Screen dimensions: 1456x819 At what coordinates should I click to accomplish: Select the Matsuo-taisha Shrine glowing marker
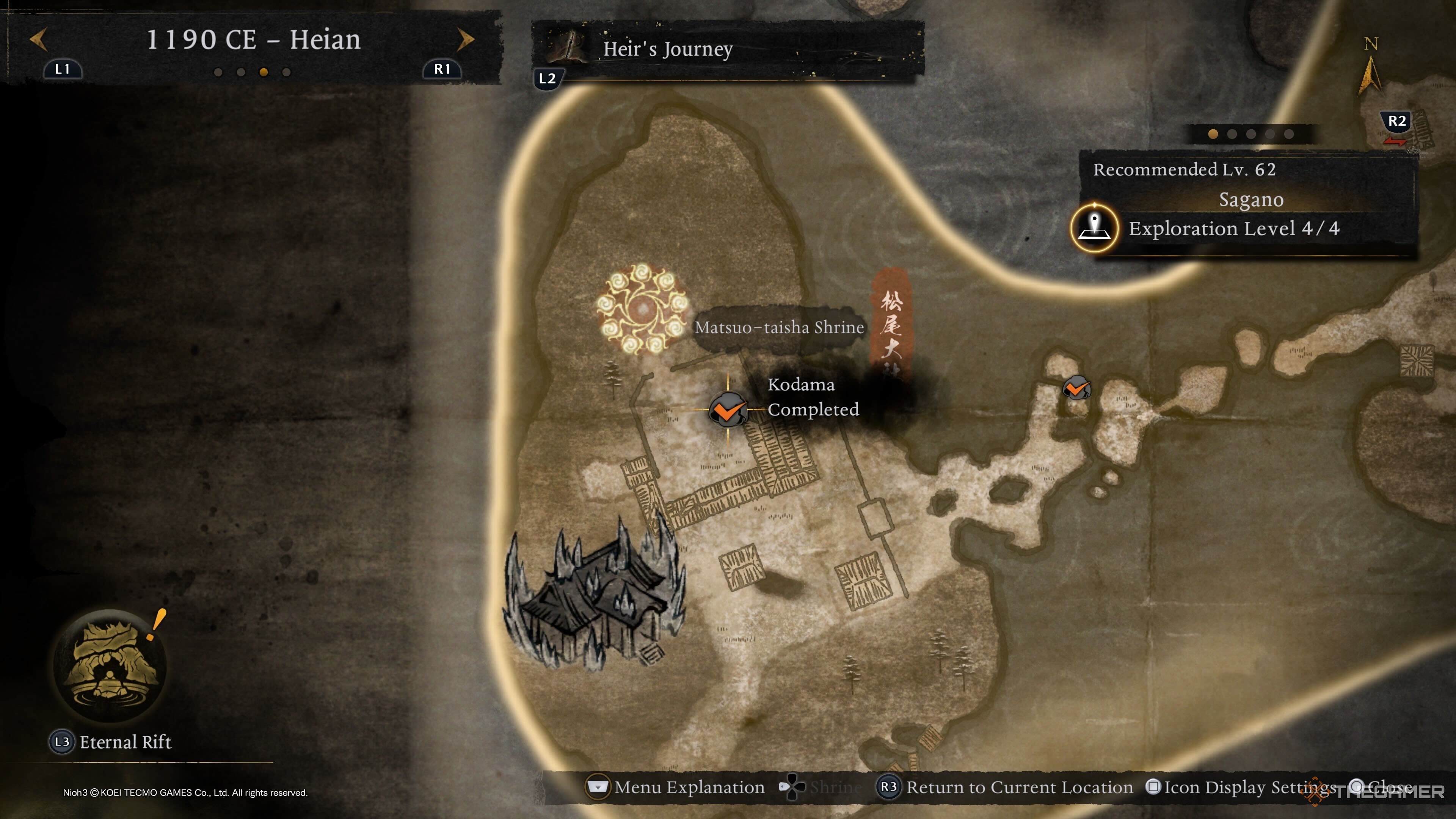[642, 309]
